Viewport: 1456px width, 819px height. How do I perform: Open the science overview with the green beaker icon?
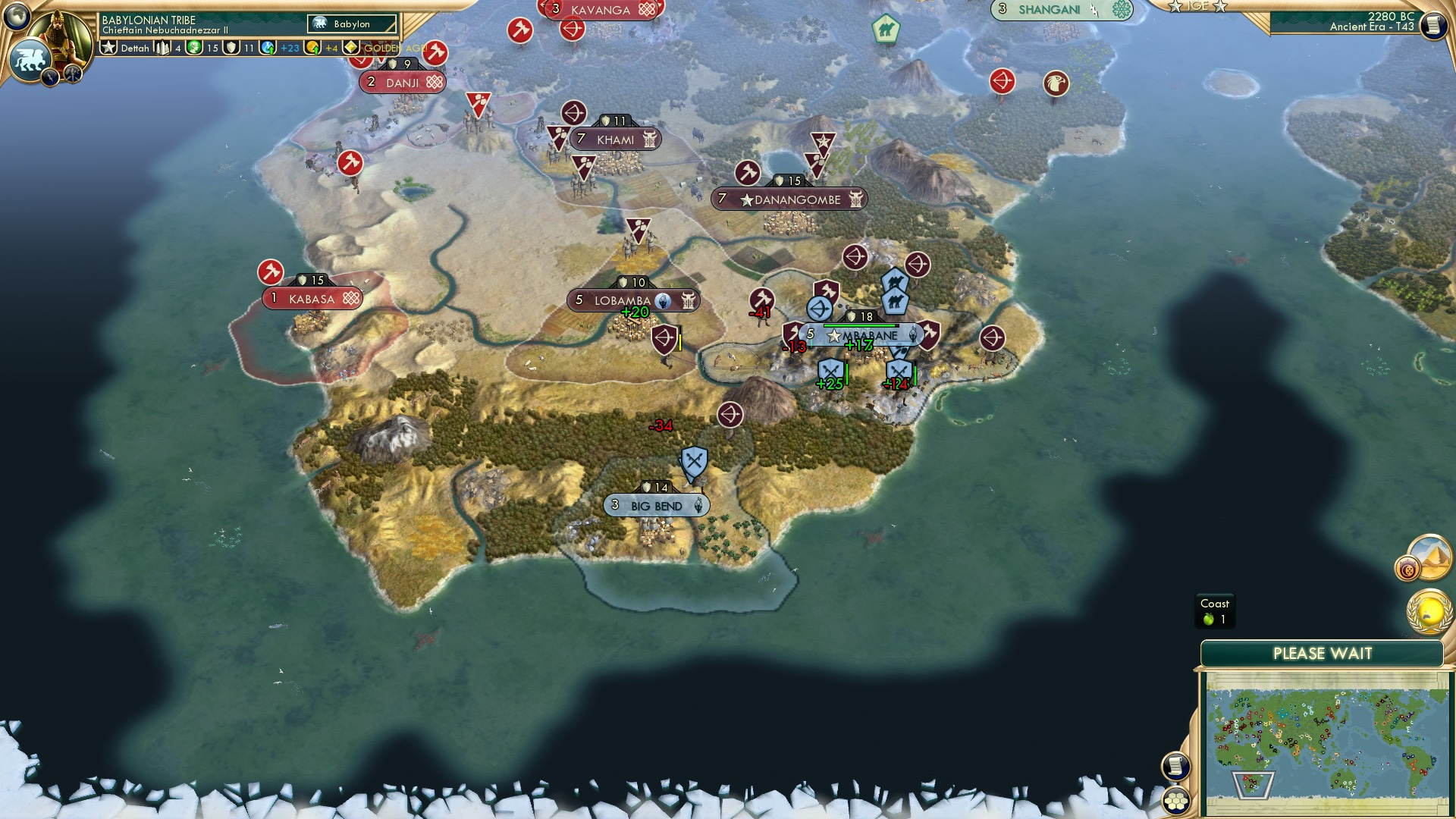(267, 48)
